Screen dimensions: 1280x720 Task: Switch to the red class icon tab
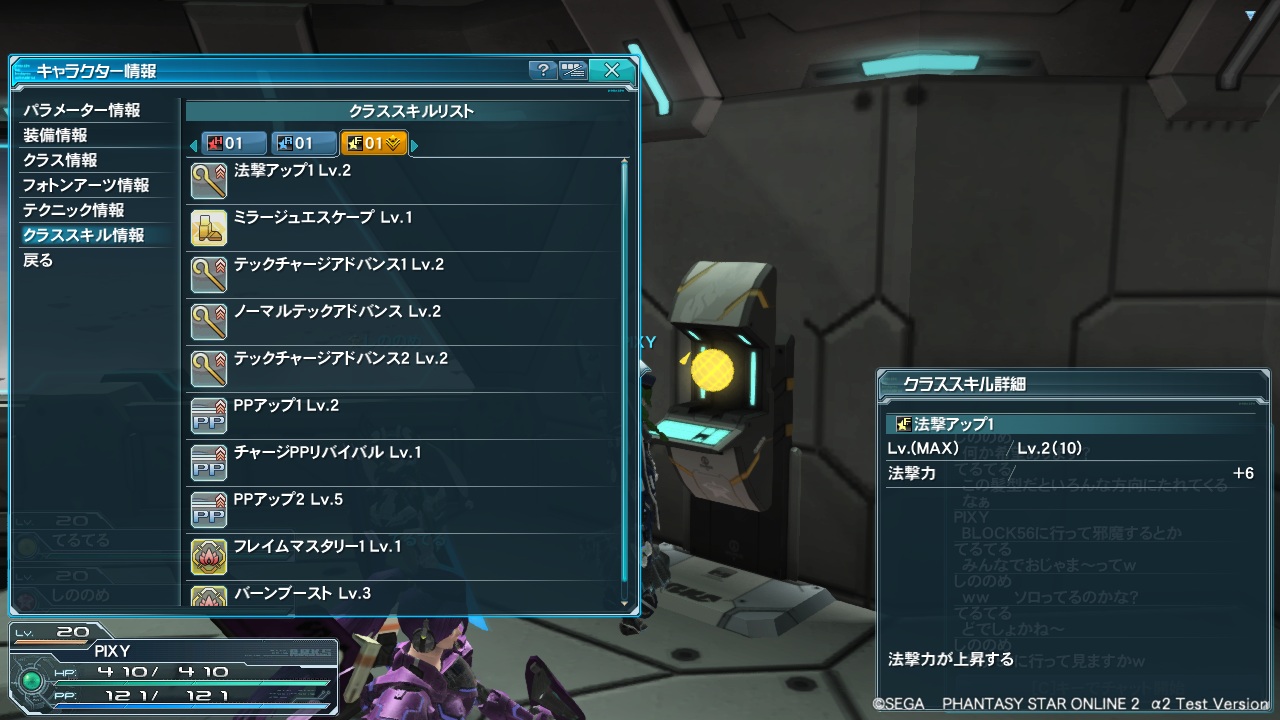[x=234, y=144]
